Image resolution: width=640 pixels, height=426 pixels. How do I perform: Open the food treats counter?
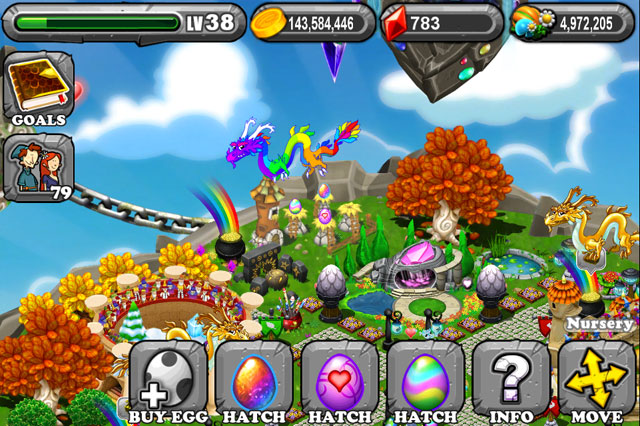coord(572,22)
